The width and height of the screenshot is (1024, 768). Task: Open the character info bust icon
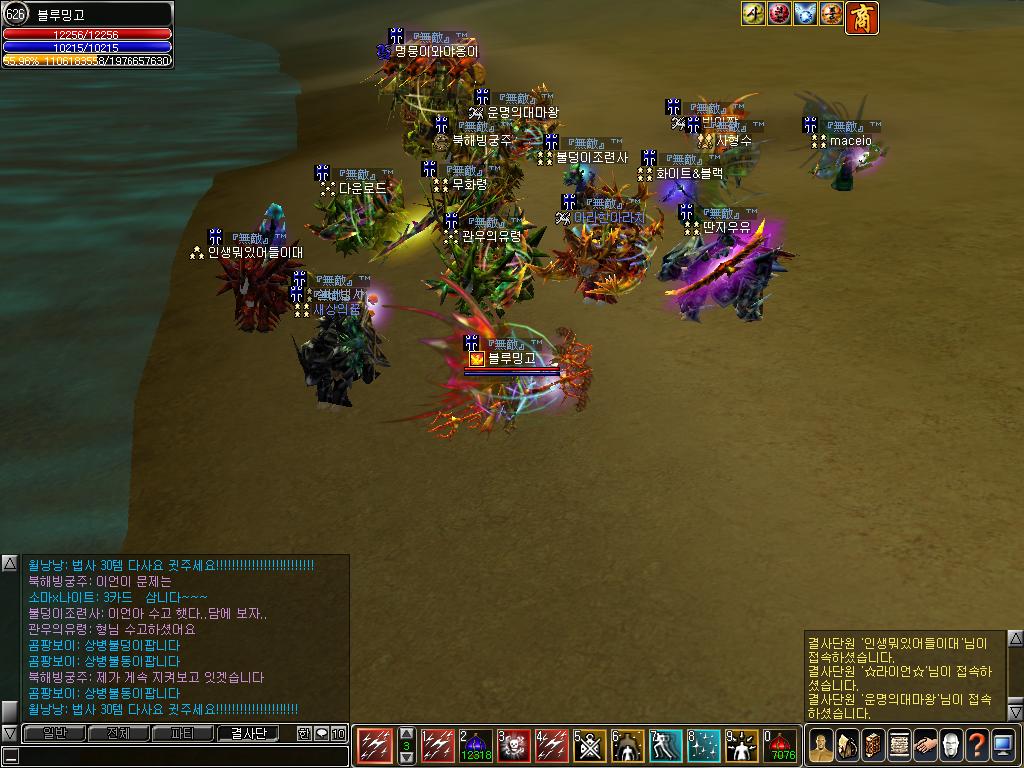click(821, 745)
